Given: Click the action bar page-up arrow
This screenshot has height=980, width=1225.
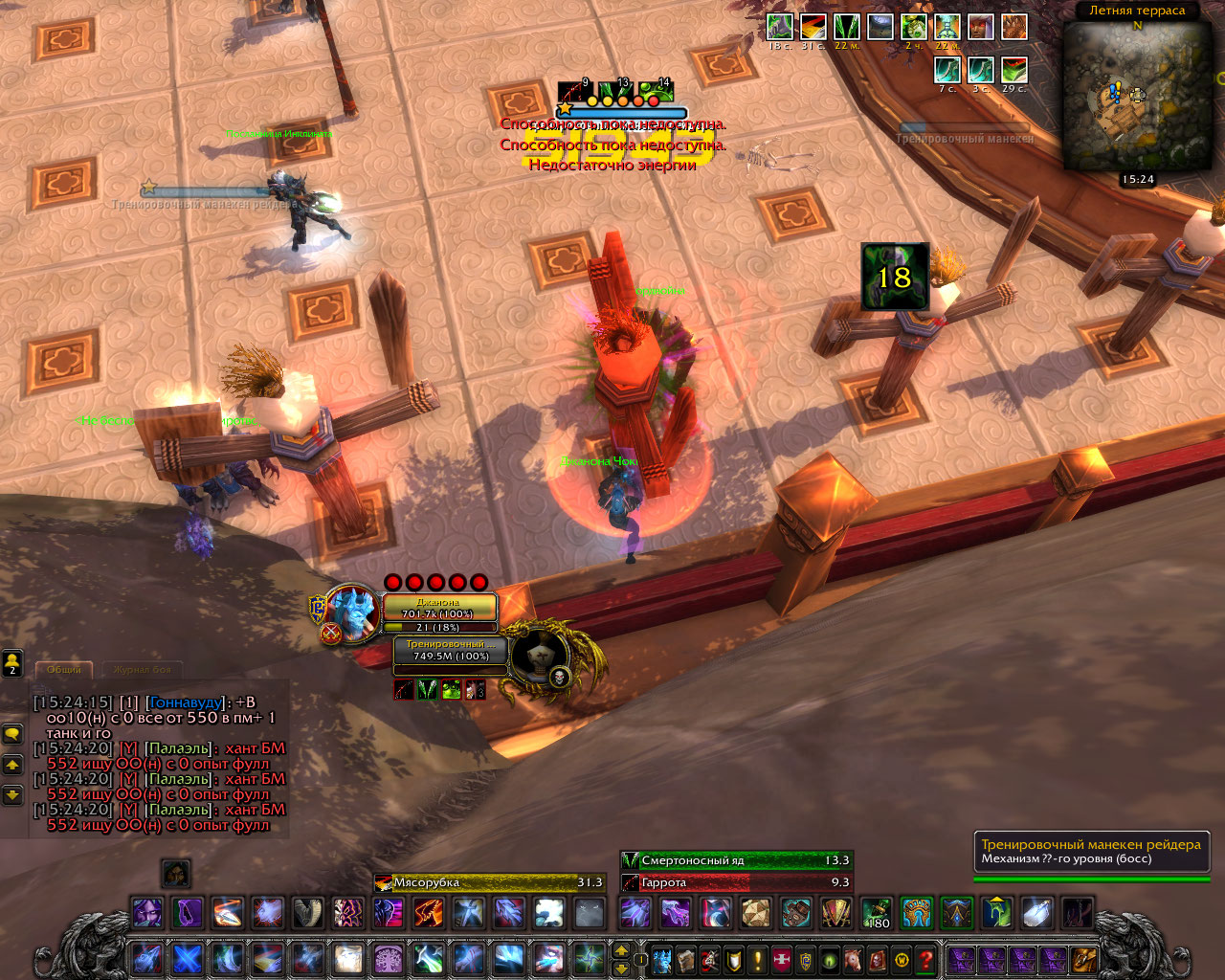Looking at the screenshot, I should coord(621,950).
